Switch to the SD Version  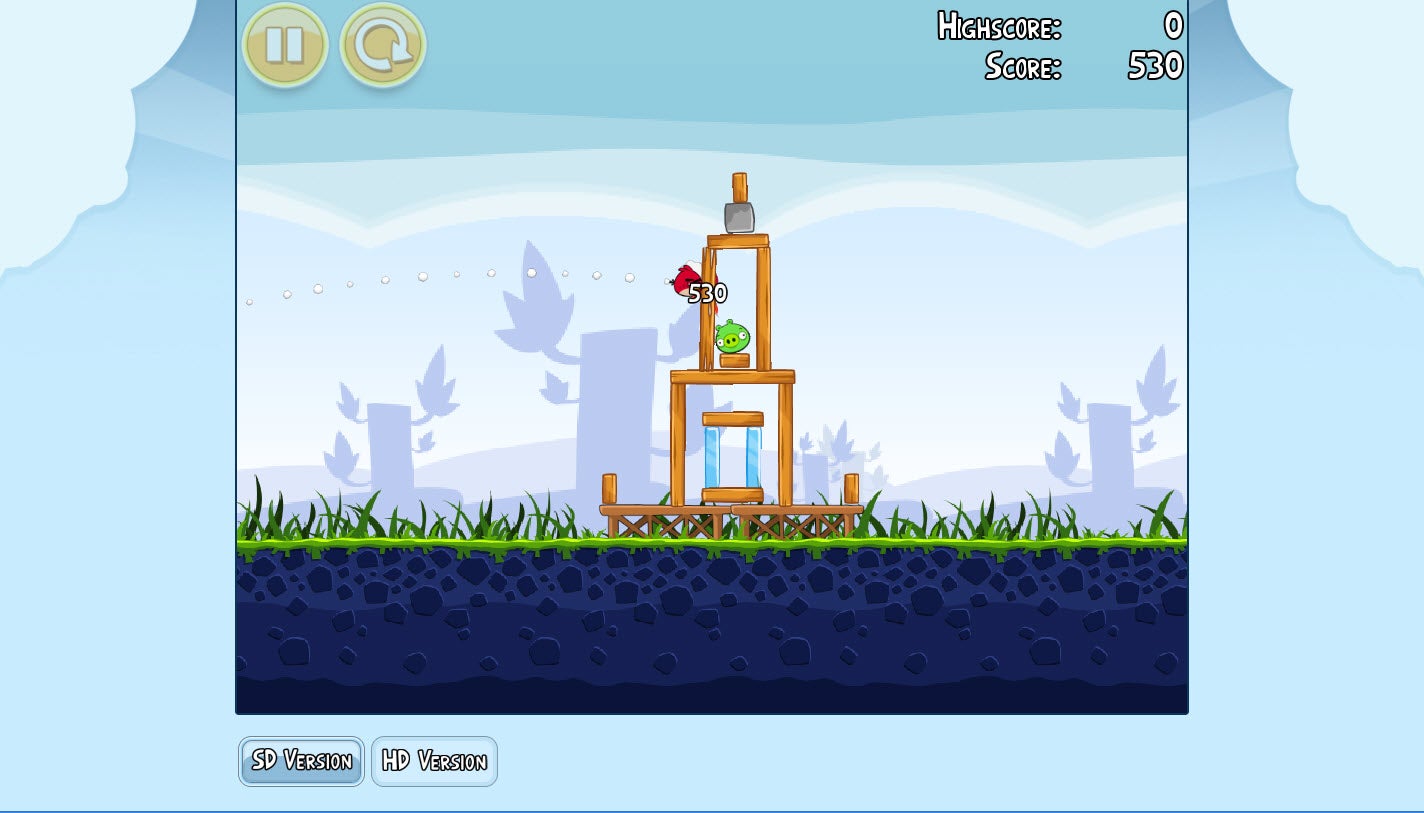301,761
